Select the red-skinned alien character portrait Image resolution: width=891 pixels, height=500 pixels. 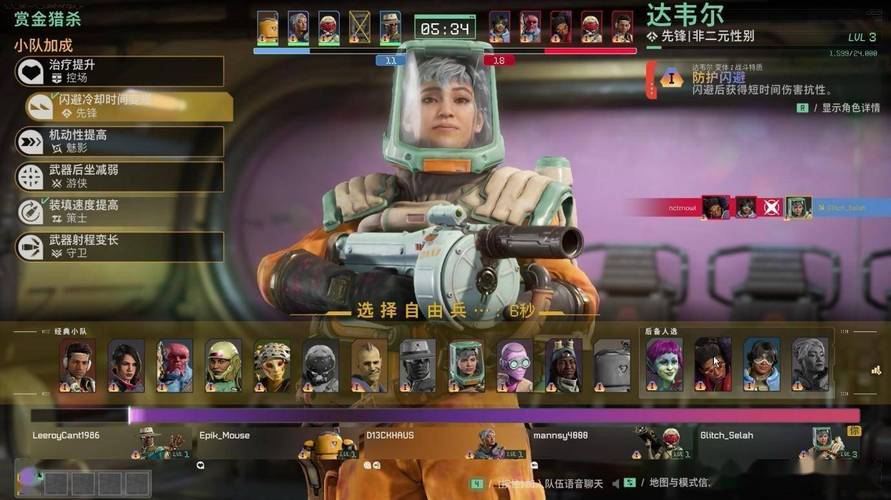[x=174, y=365]
